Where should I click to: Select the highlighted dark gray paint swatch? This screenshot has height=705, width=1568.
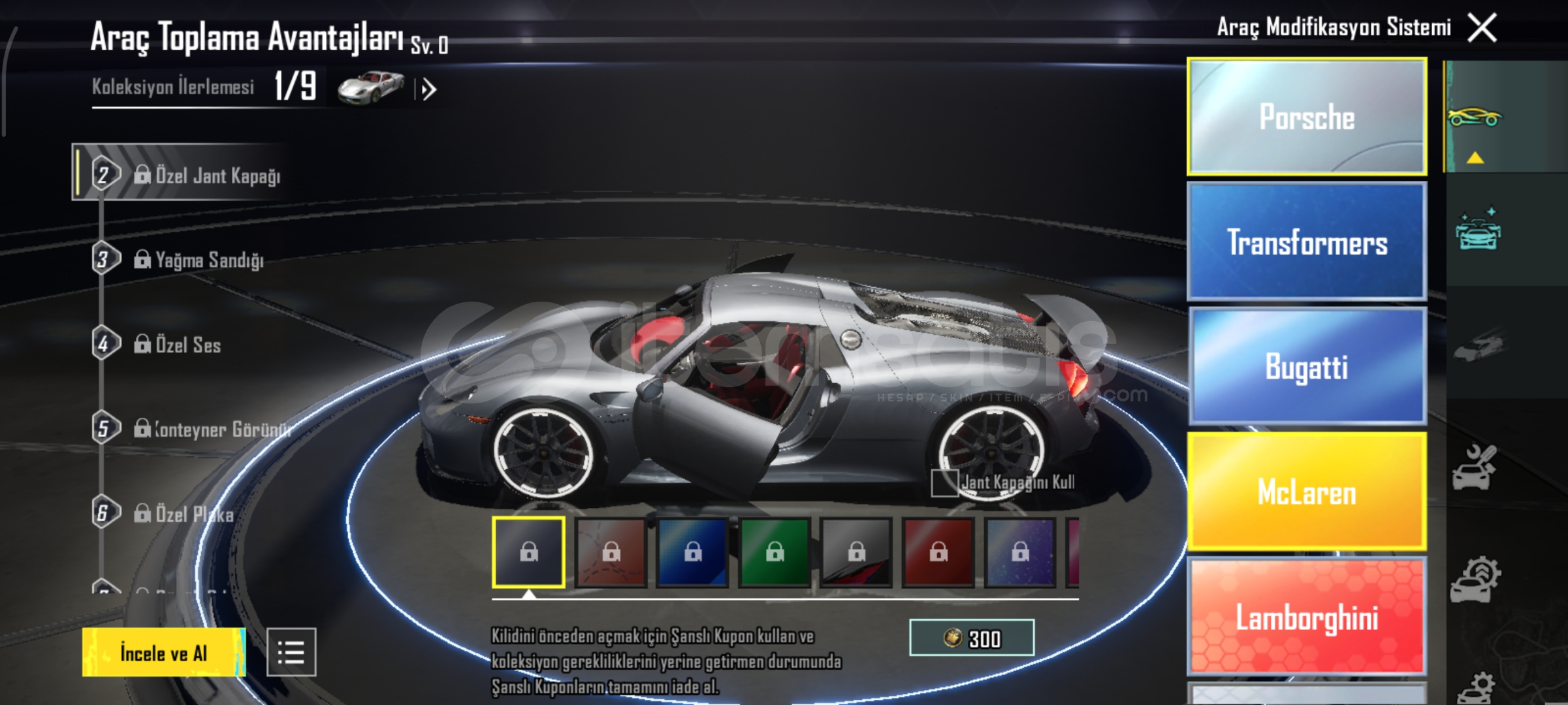(x=528, y=553)
